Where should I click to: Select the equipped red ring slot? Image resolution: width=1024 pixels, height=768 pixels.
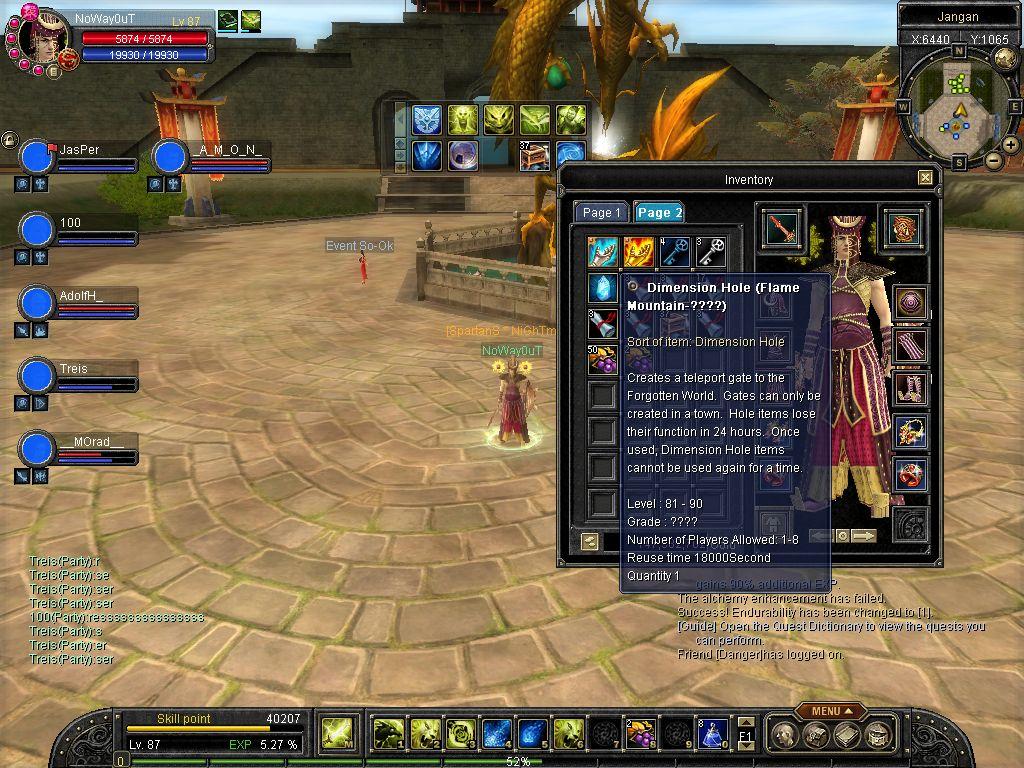[x=910, y=473]
